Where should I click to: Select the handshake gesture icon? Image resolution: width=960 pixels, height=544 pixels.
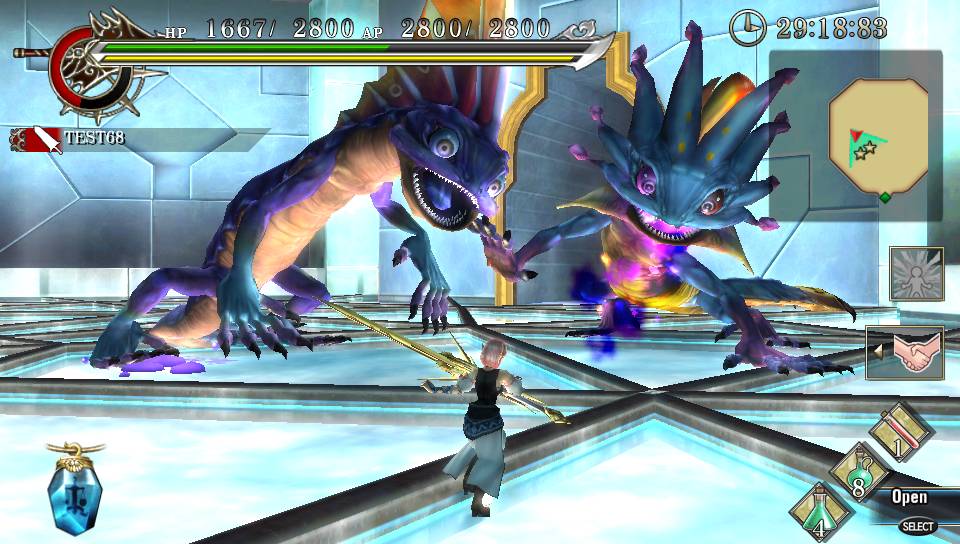coord(911,352)
